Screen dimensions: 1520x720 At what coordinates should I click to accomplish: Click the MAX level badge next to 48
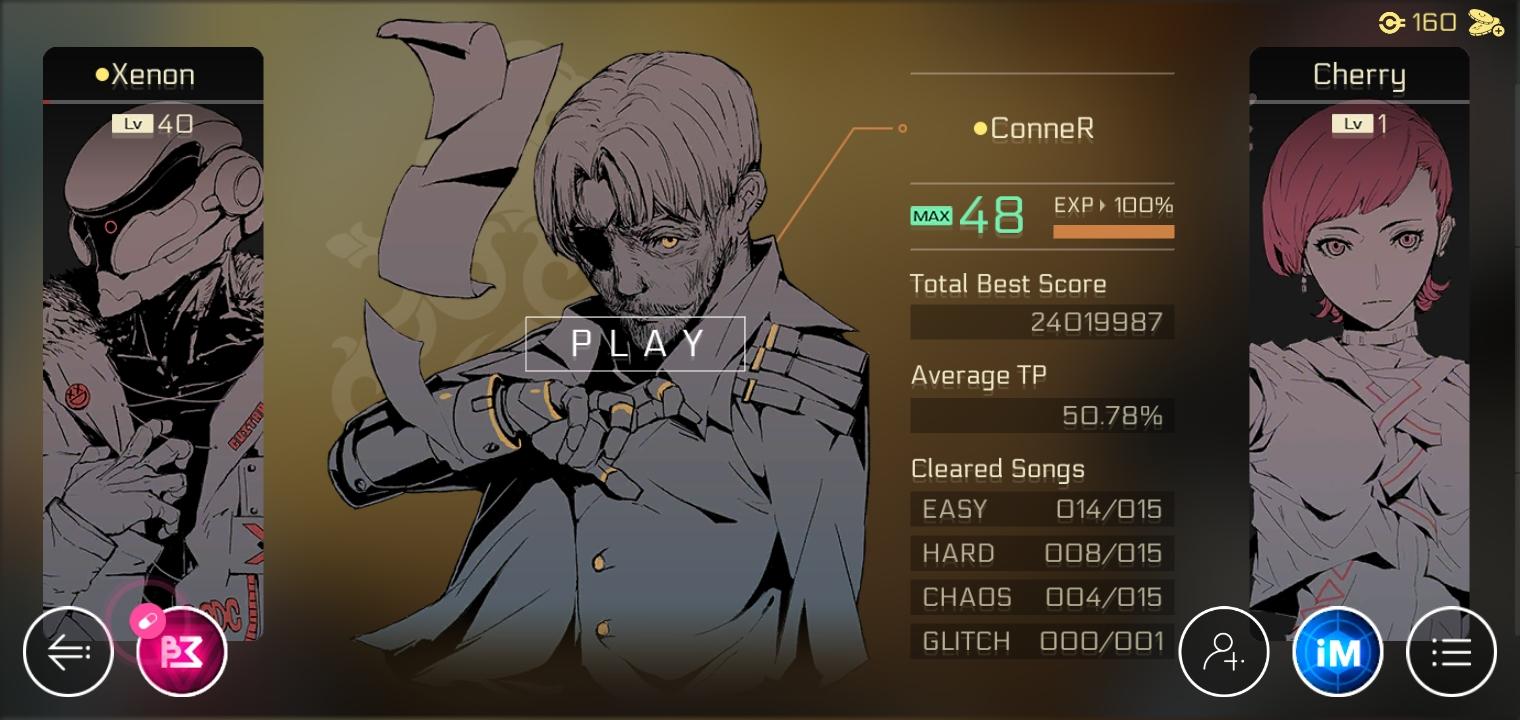pos(931,214)
